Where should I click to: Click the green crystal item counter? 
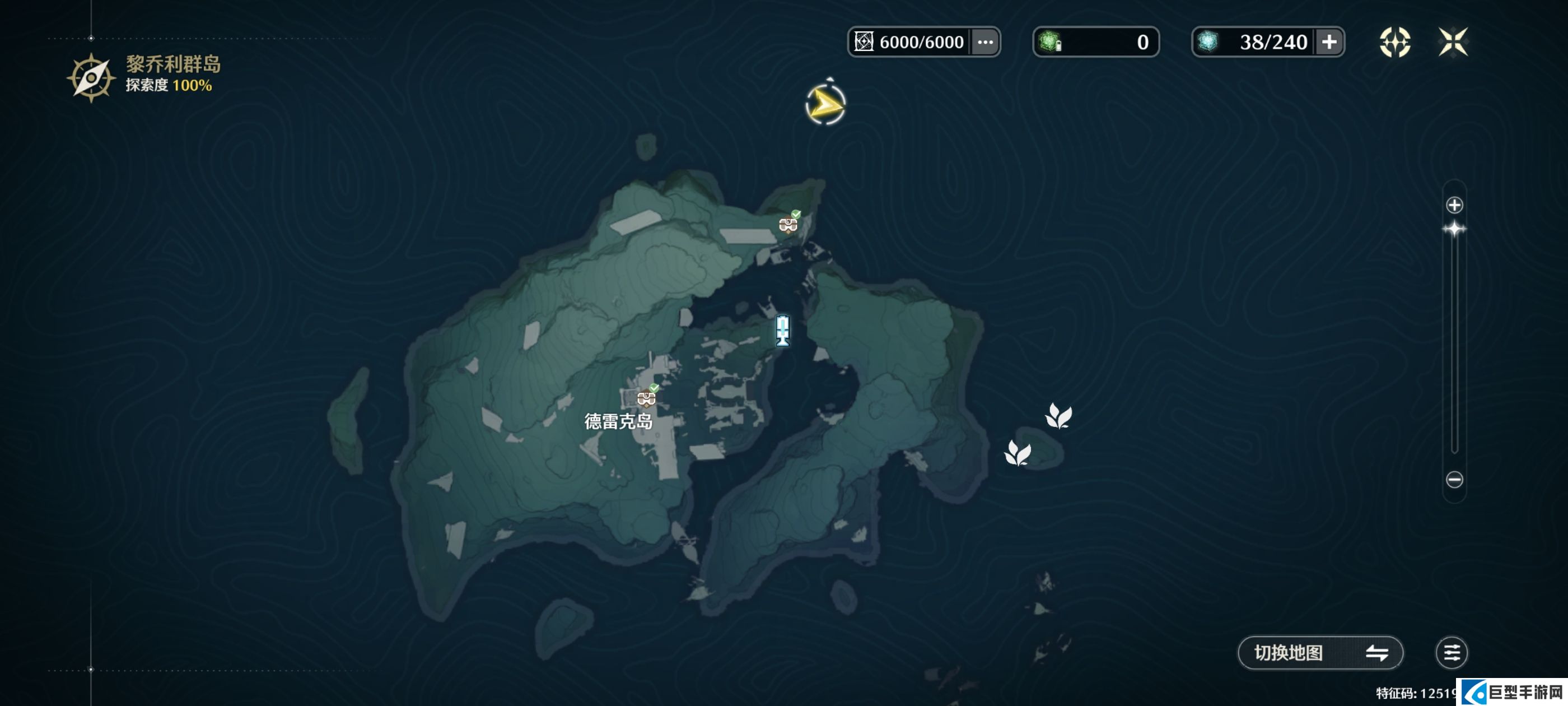pos(1095,42)
